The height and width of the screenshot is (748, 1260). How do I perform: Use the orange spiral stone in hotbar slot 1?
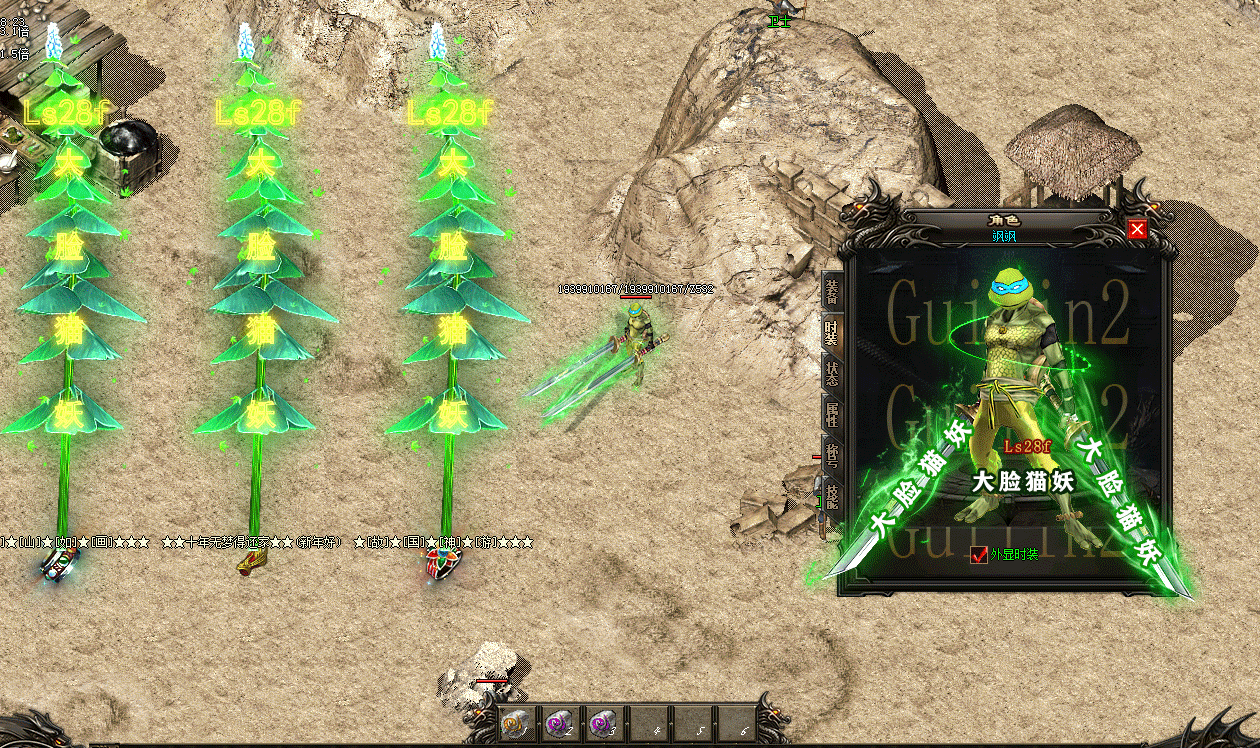click(514, 722)
